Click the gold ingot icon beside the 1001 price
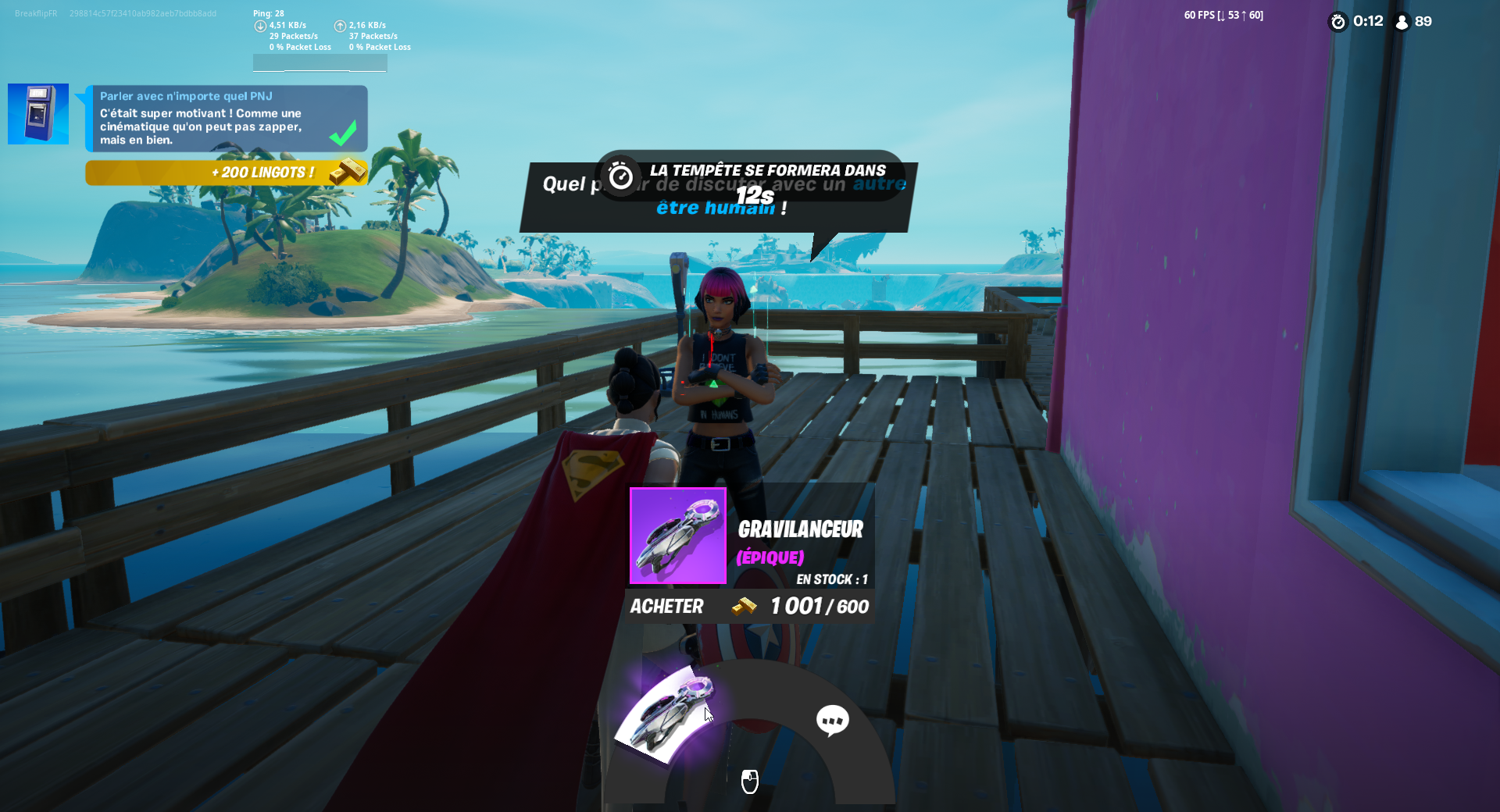 744,607
